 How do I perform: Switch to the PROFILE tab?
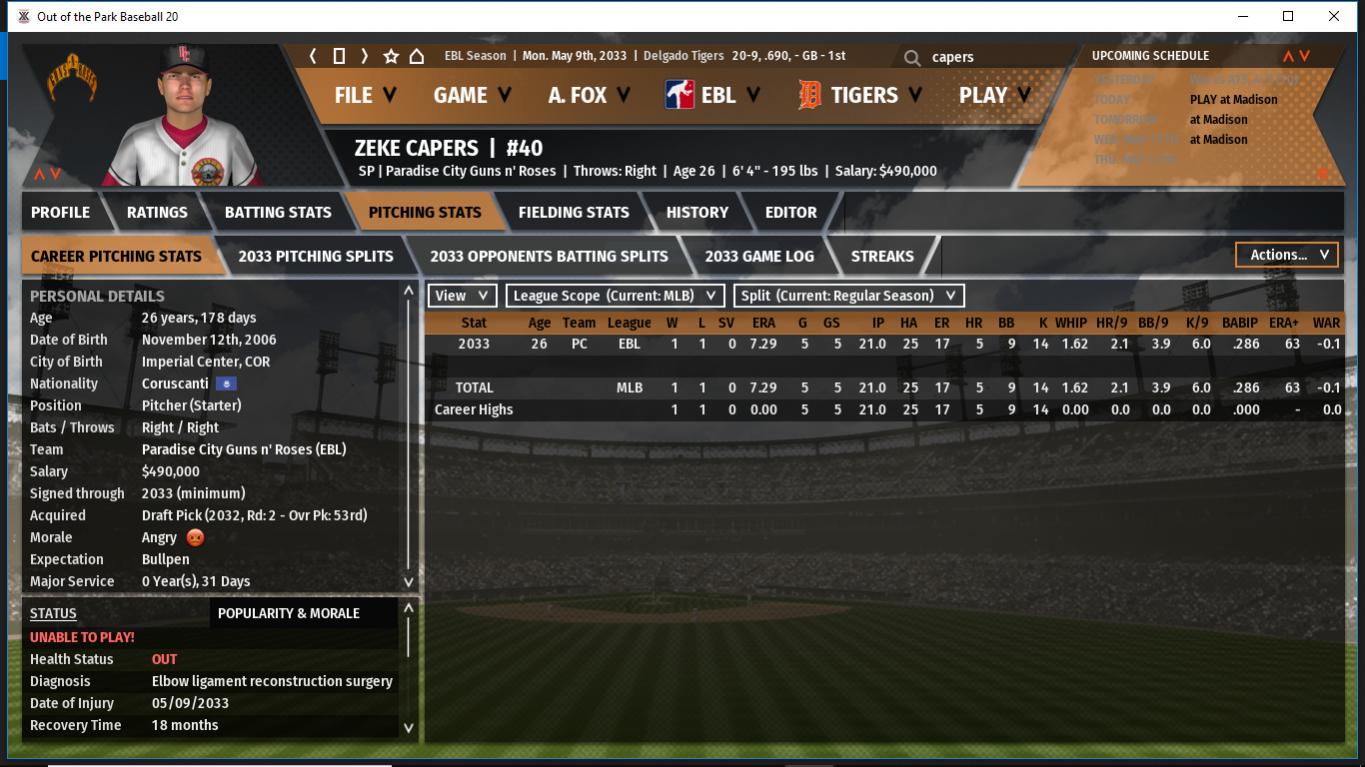point(60,212)
